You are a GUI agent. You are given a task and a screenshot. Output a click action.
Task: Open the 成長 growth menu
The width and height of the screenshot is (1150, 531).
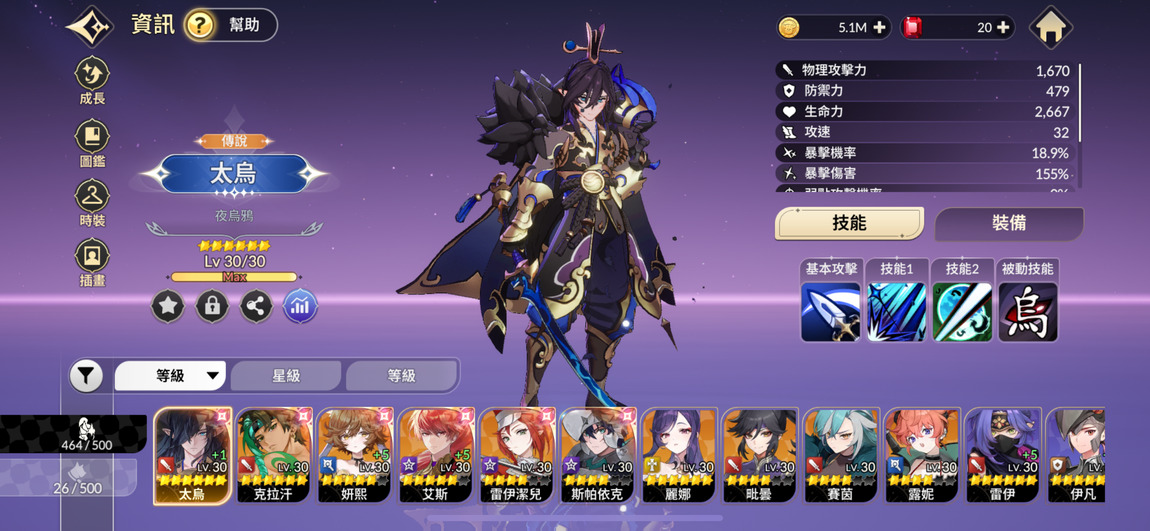click(x=92, y=80)
